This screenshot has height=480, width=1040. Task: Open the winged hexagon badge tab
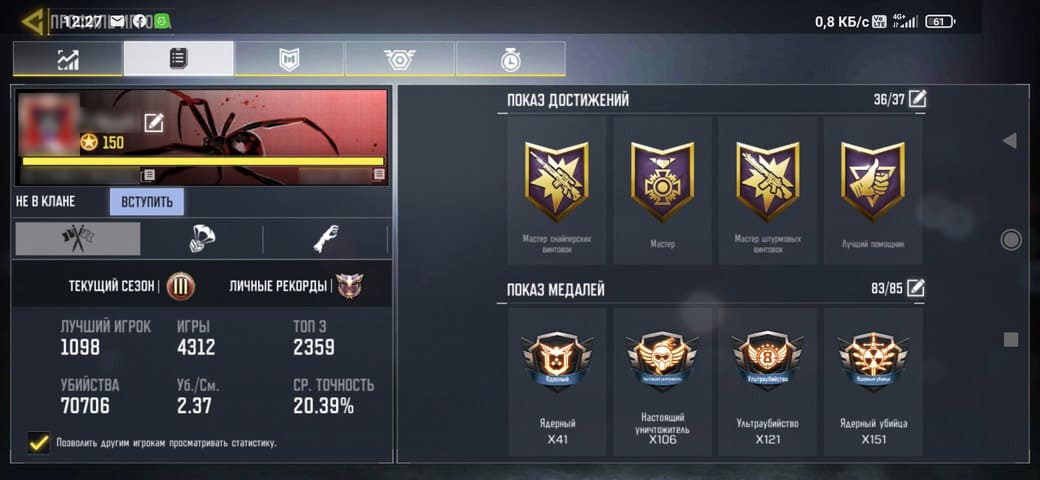point(400,59)
